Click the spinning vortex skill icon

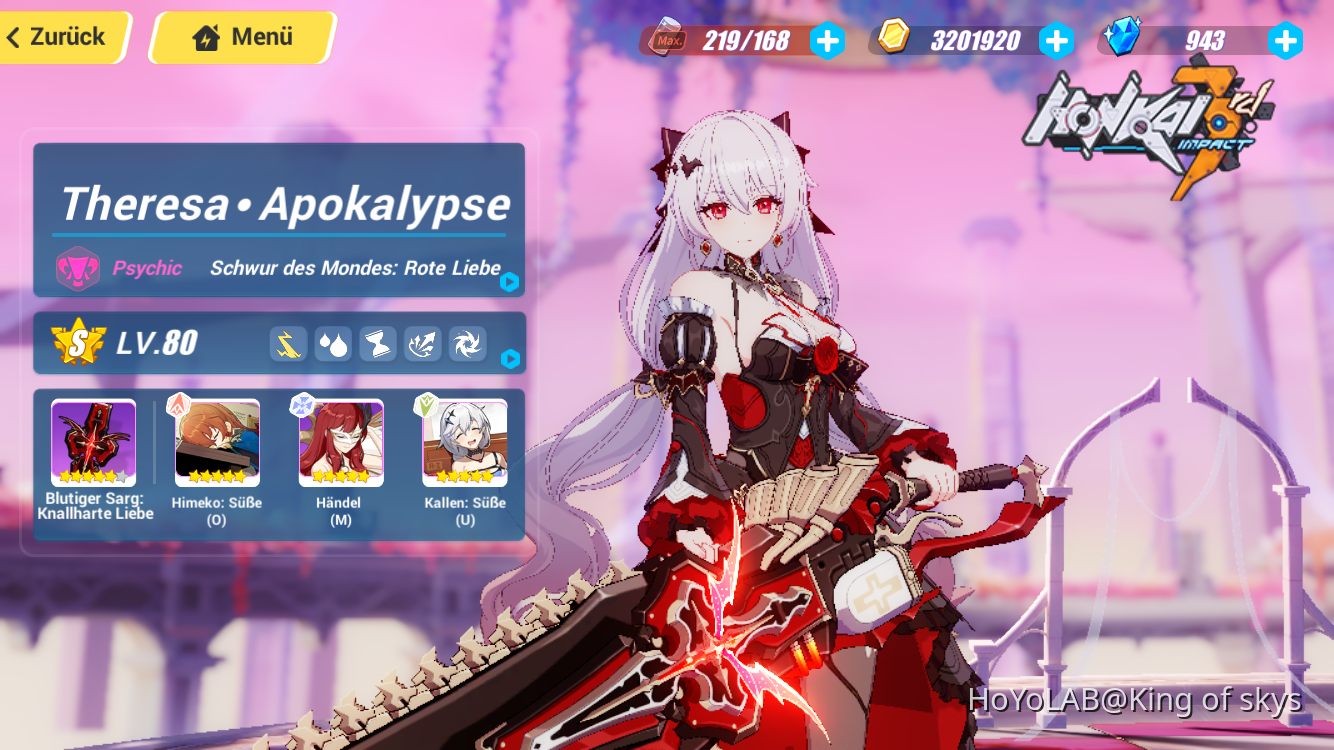pyautogui.click(x=466, y=343)
